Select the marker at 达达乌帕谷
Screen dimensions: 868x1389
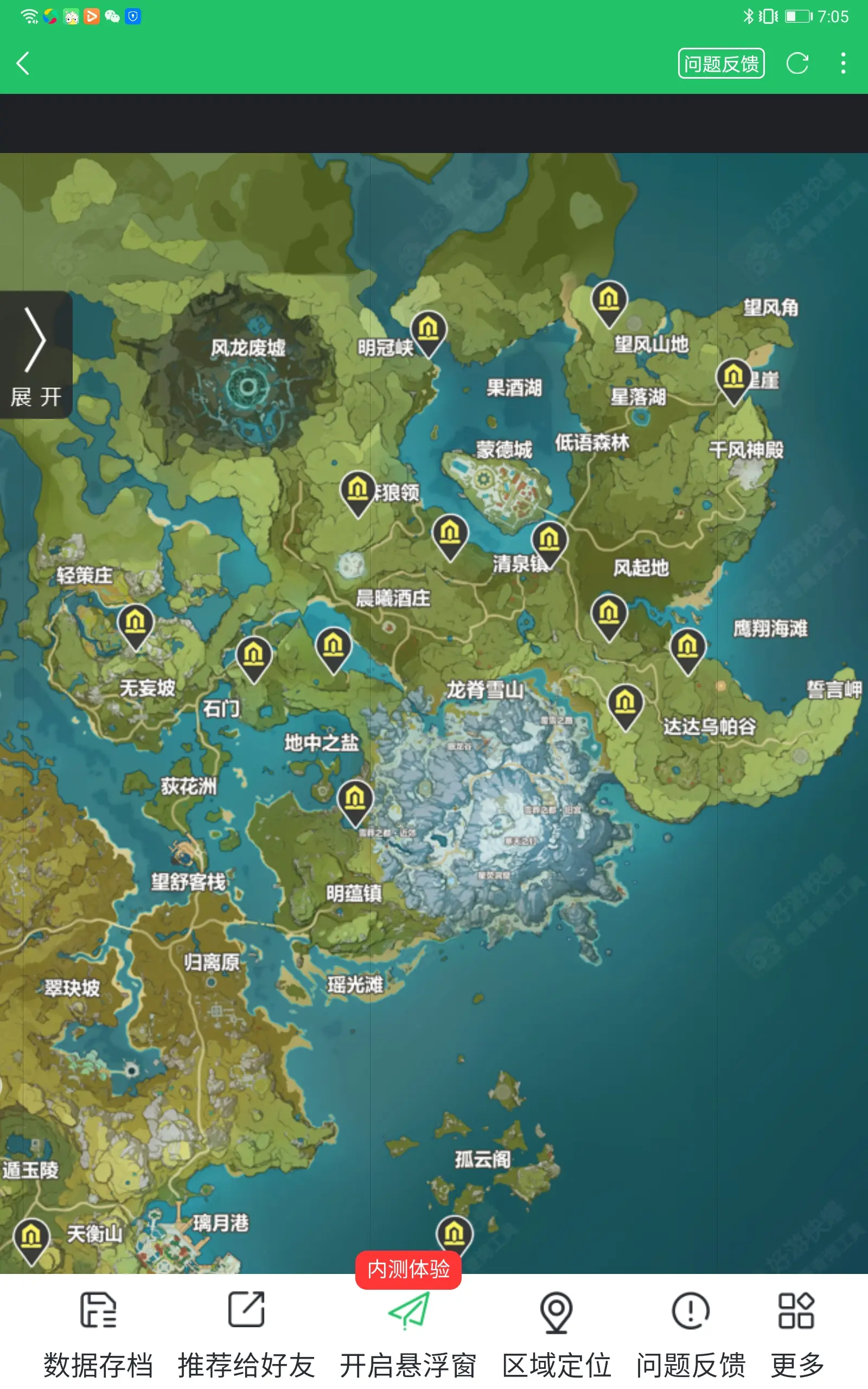626,703
